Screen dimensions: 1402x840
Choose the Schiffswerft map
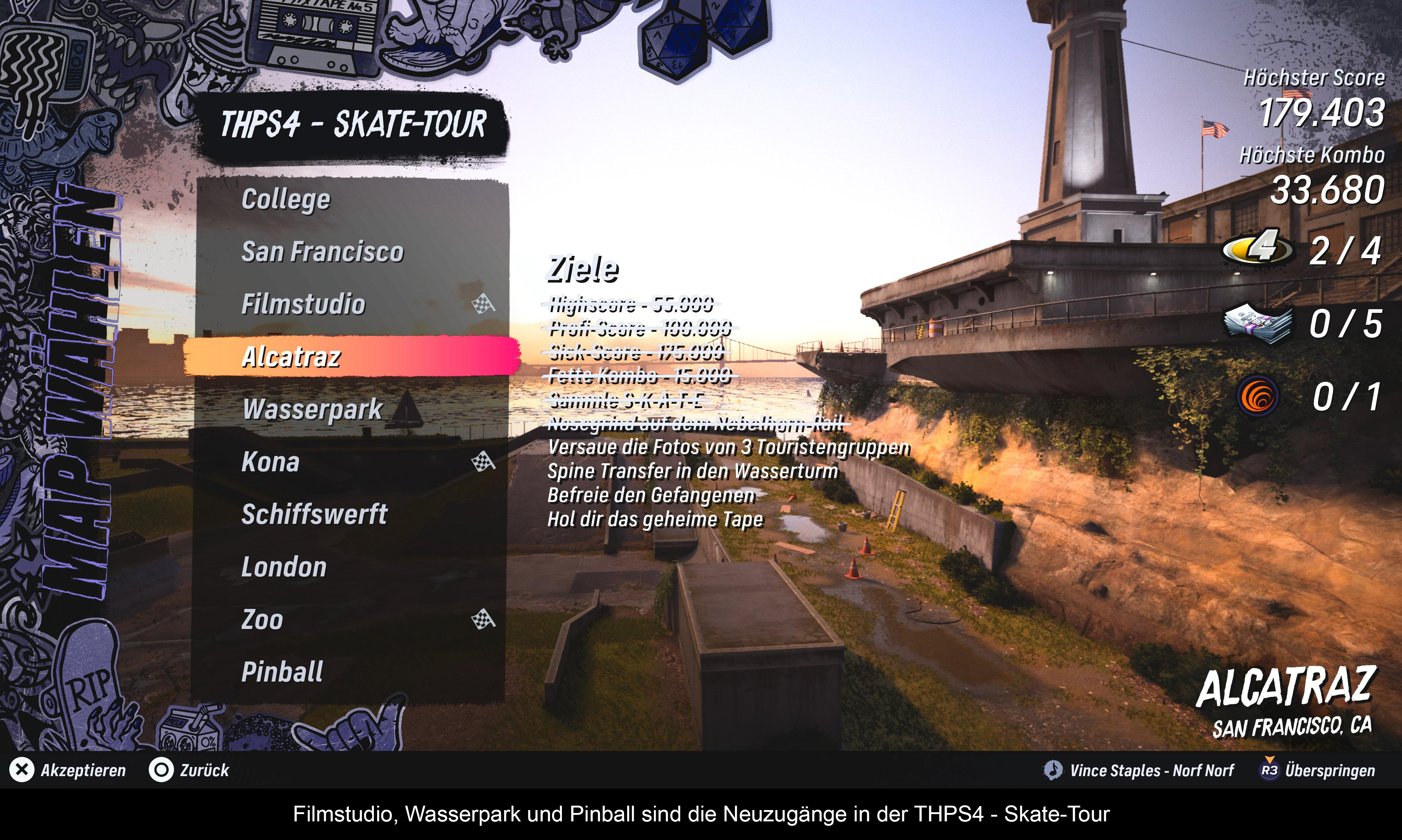(x=315, y=514)
